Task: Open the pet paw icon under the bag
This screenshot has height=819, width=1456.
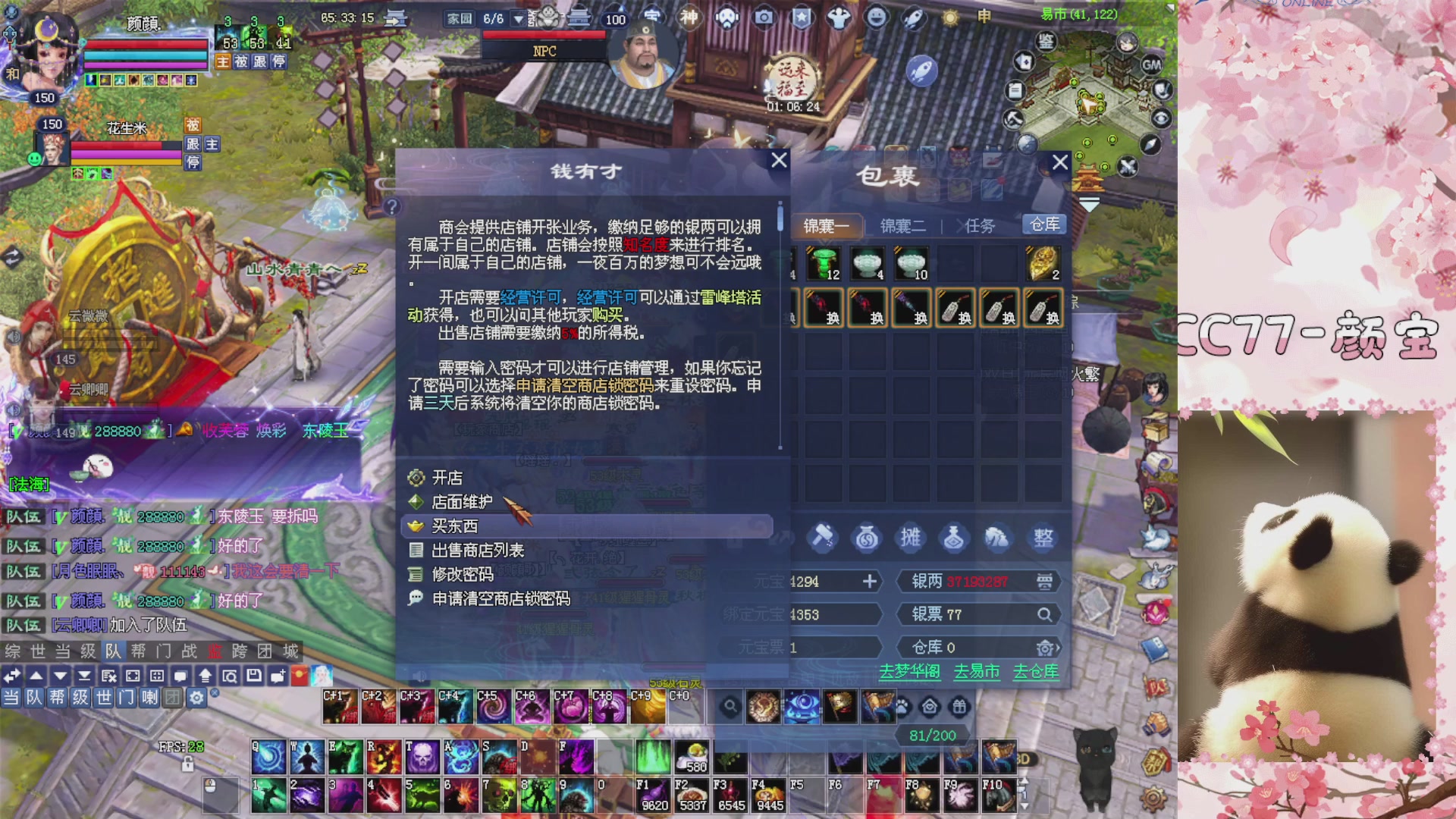Action: click(902, 705)
